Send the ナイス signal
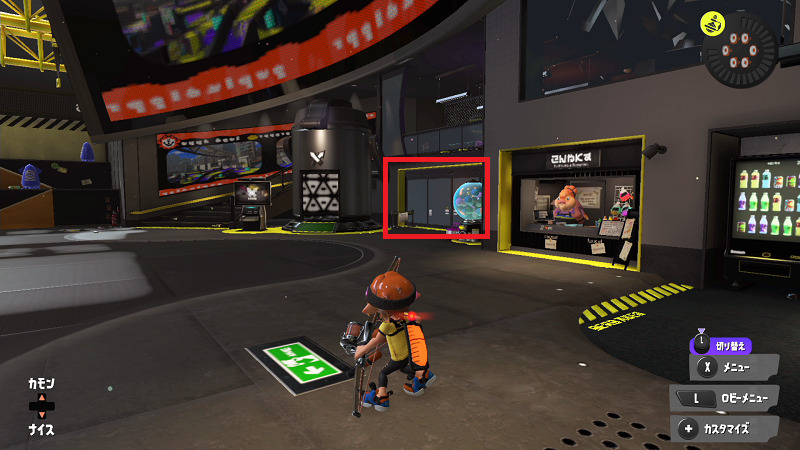Viewport: 800px width, 450px height. tap(42, 430)
